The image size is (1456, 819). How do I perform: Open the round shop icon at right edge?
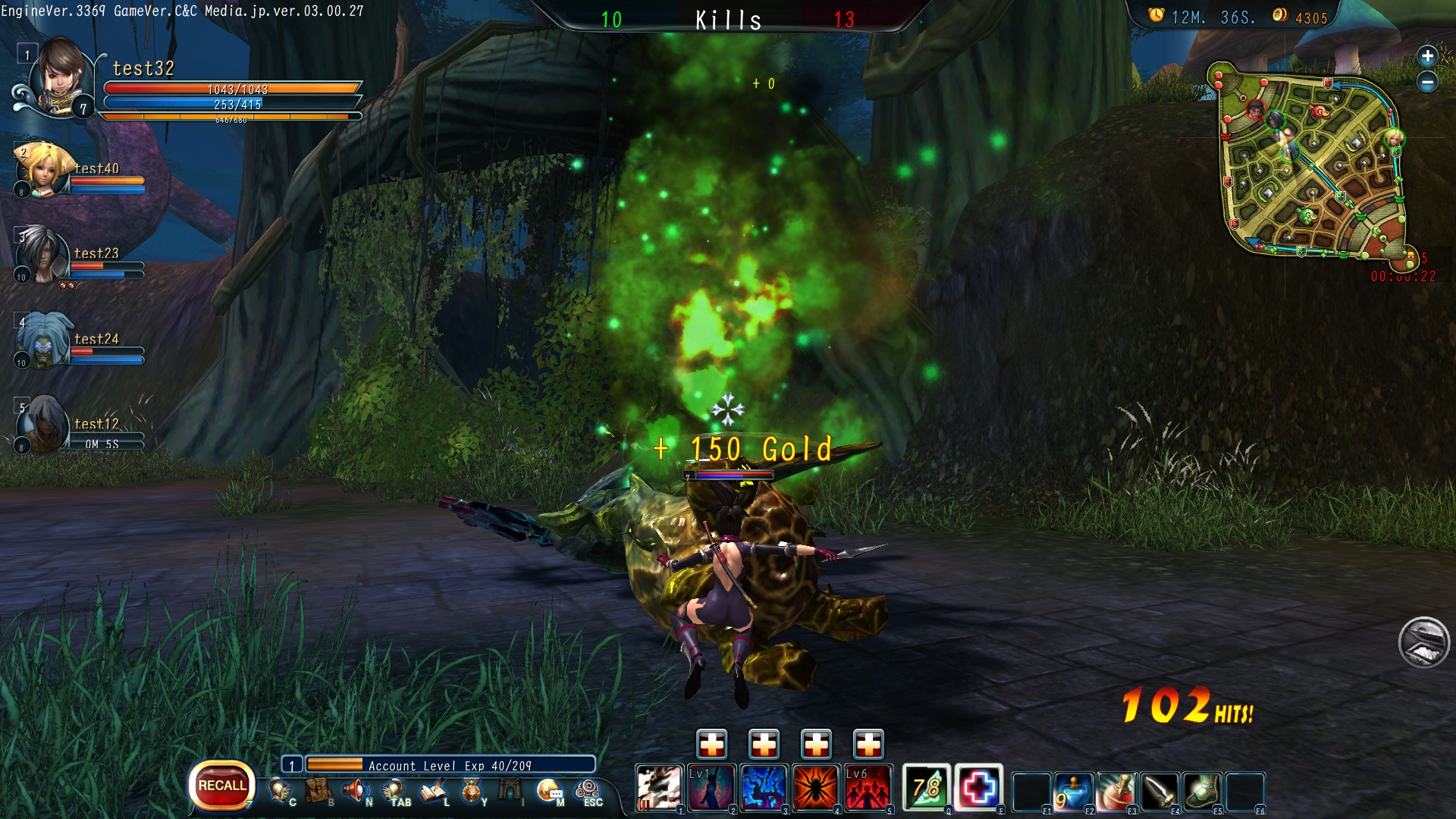(x=1423, y=642)
